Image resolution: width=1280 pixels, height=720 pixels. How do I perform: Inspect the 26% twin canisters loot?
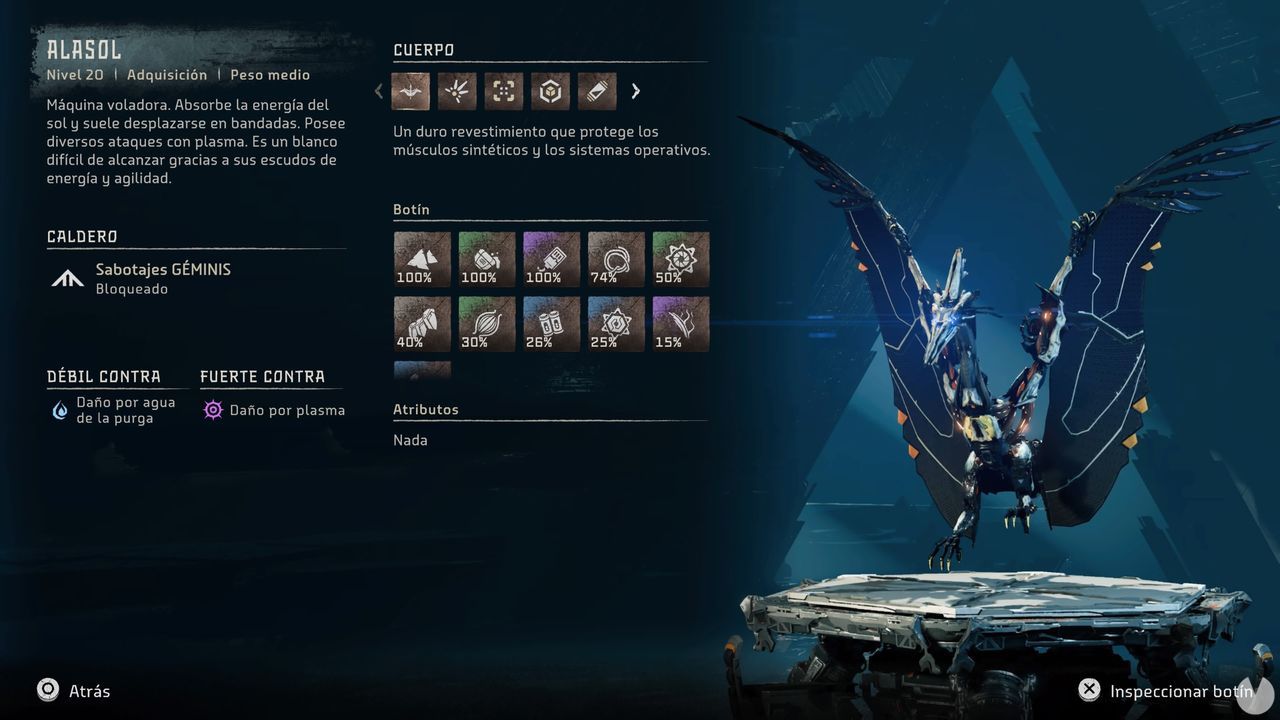click(x=551, y=324)
